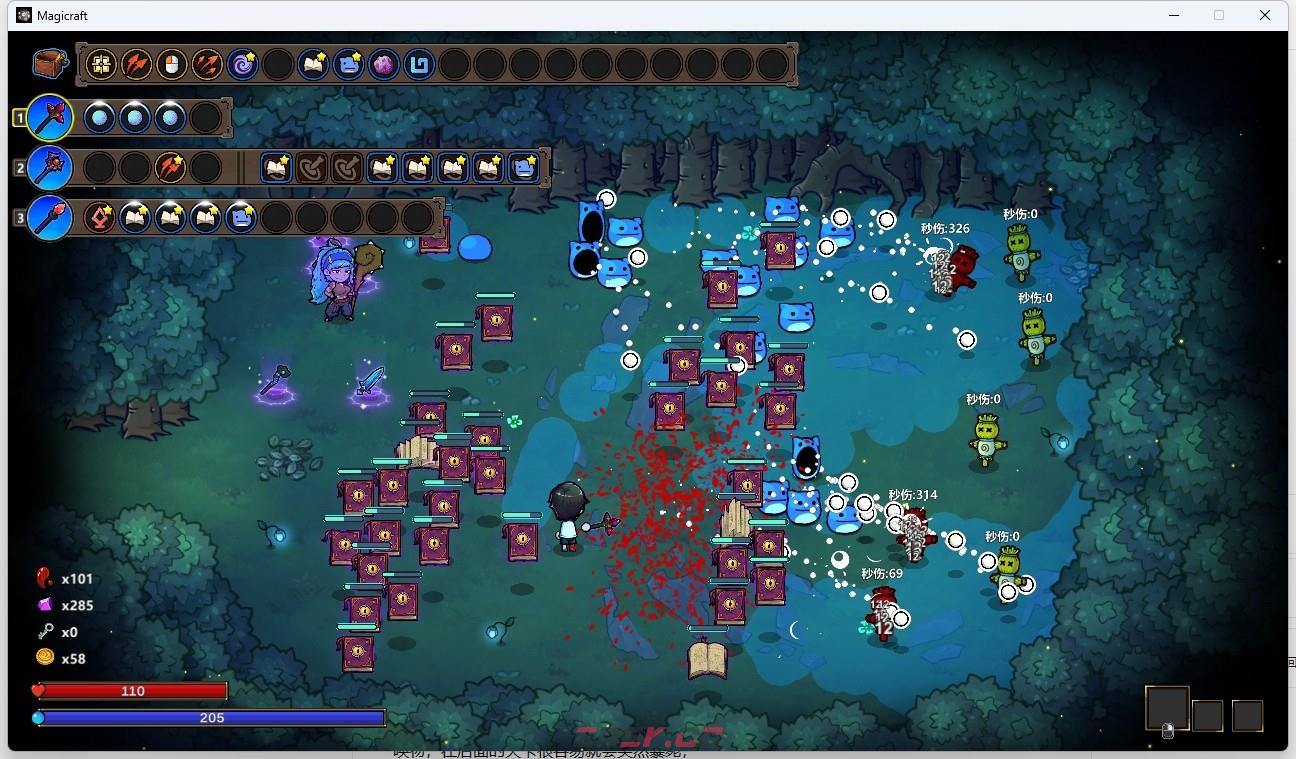Switch to wand number 1
1296x759 pixels.
point(49,118)
